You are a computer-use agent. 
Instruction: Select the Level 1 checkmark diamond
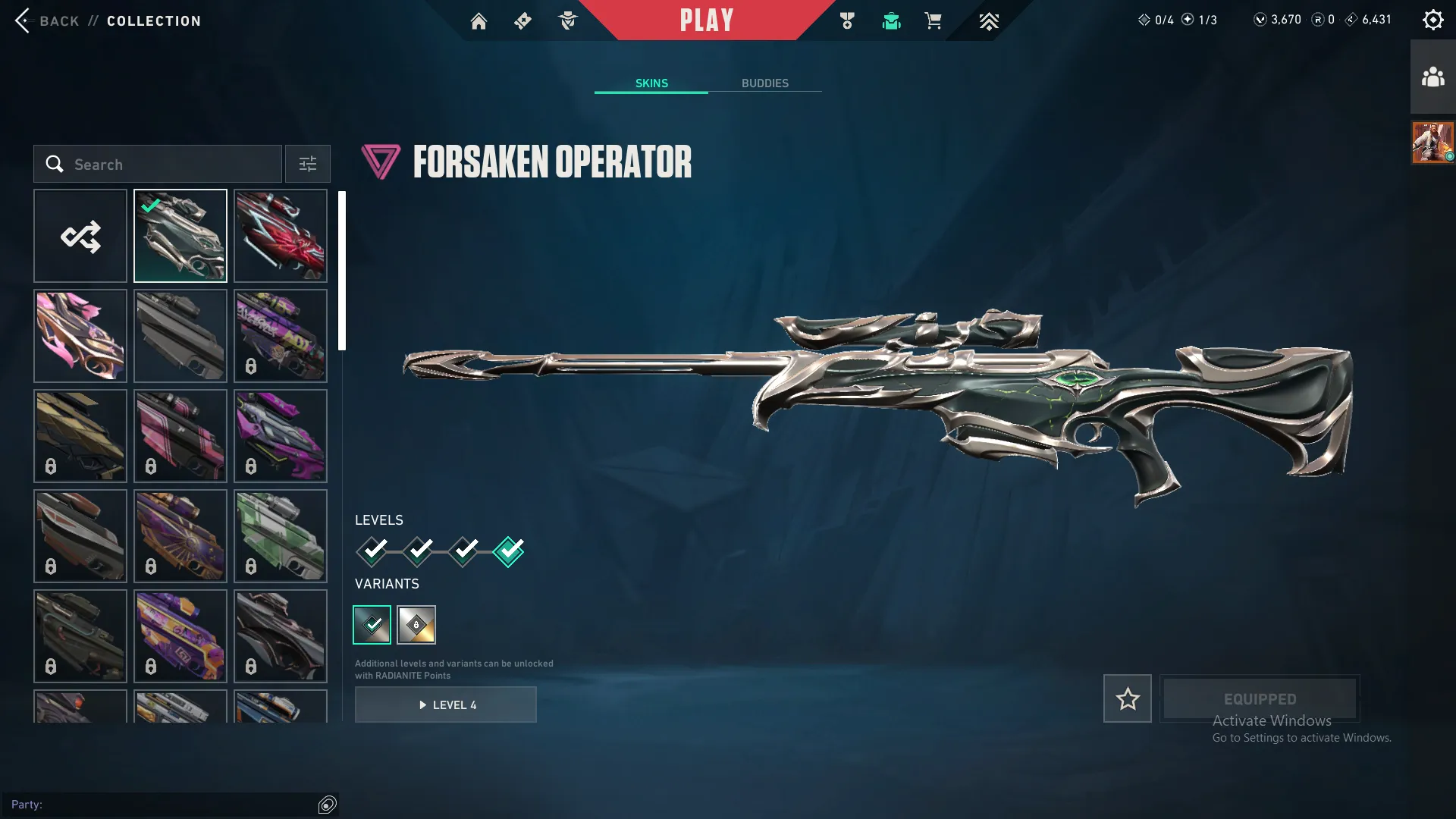(372, 553)
